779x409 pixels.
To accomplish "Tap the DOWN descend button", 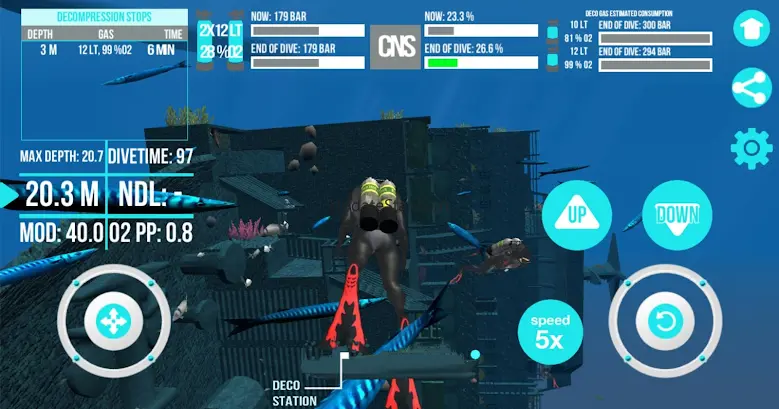I will coord(676,215).
